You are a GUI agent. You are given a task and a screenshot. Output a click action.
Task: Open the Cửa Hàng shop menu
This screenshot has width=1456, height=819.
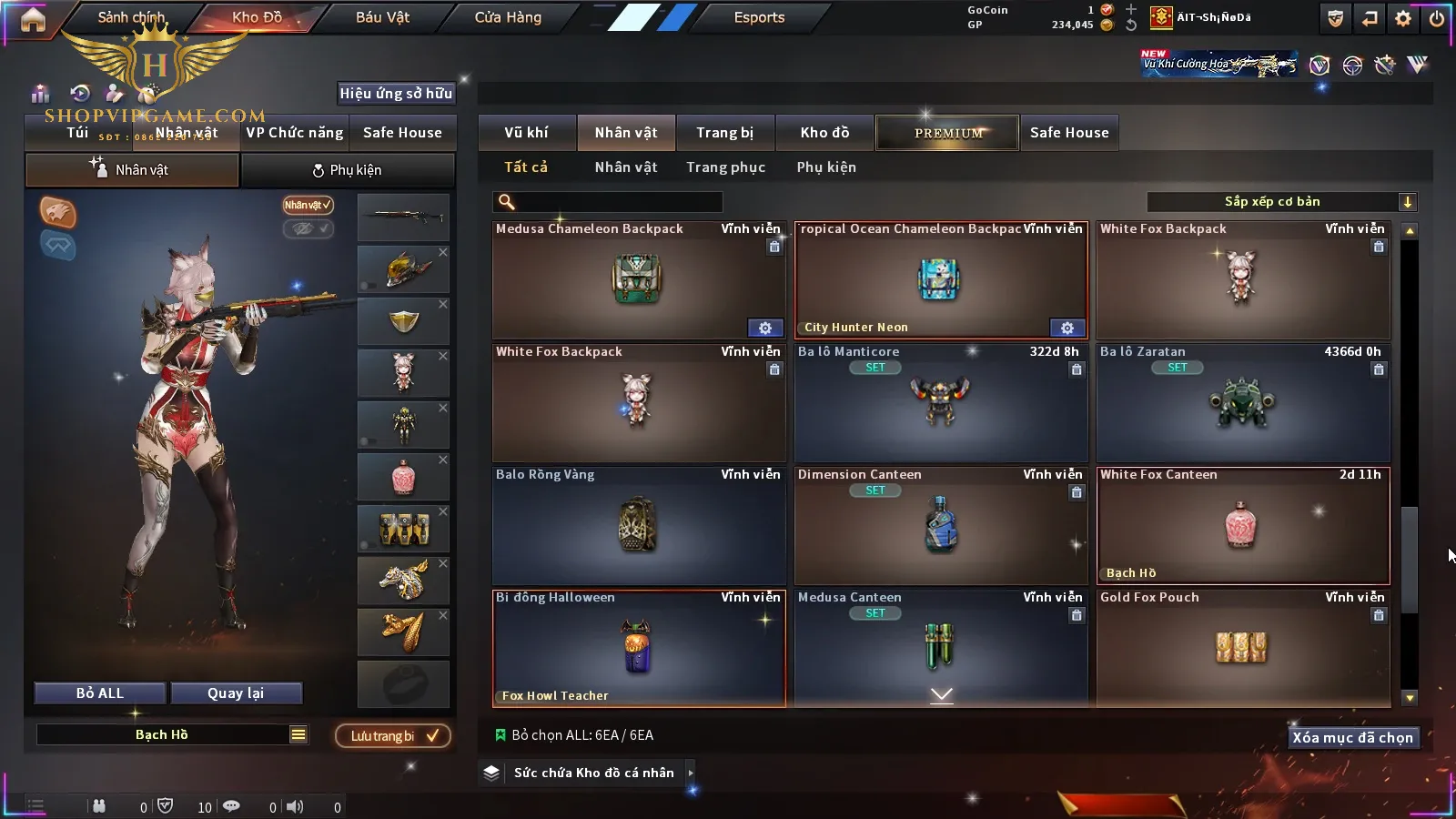(508, 17)
